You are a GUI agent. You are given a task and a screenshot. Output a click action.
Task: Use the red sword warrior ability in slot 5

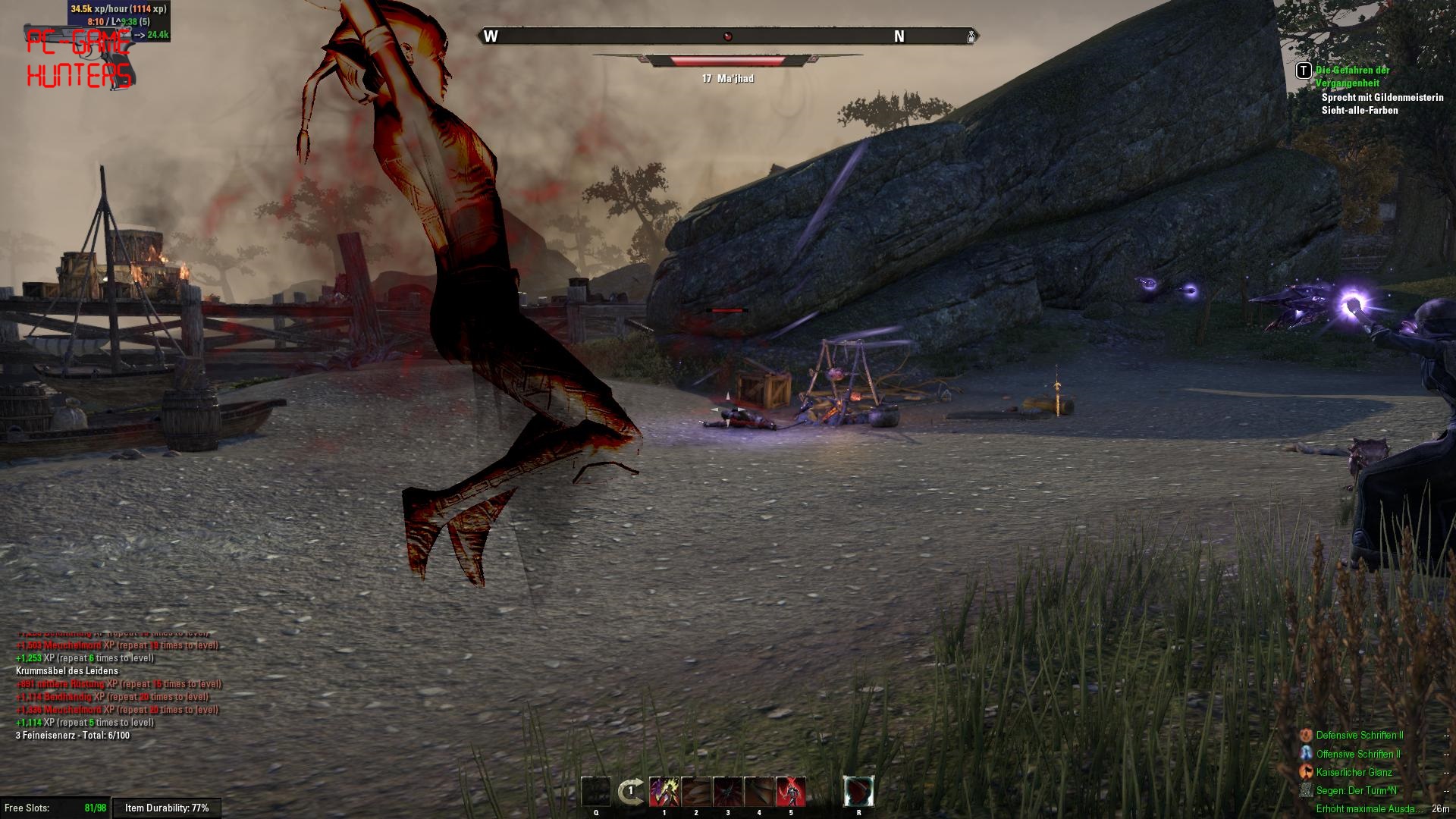(791, 792)
